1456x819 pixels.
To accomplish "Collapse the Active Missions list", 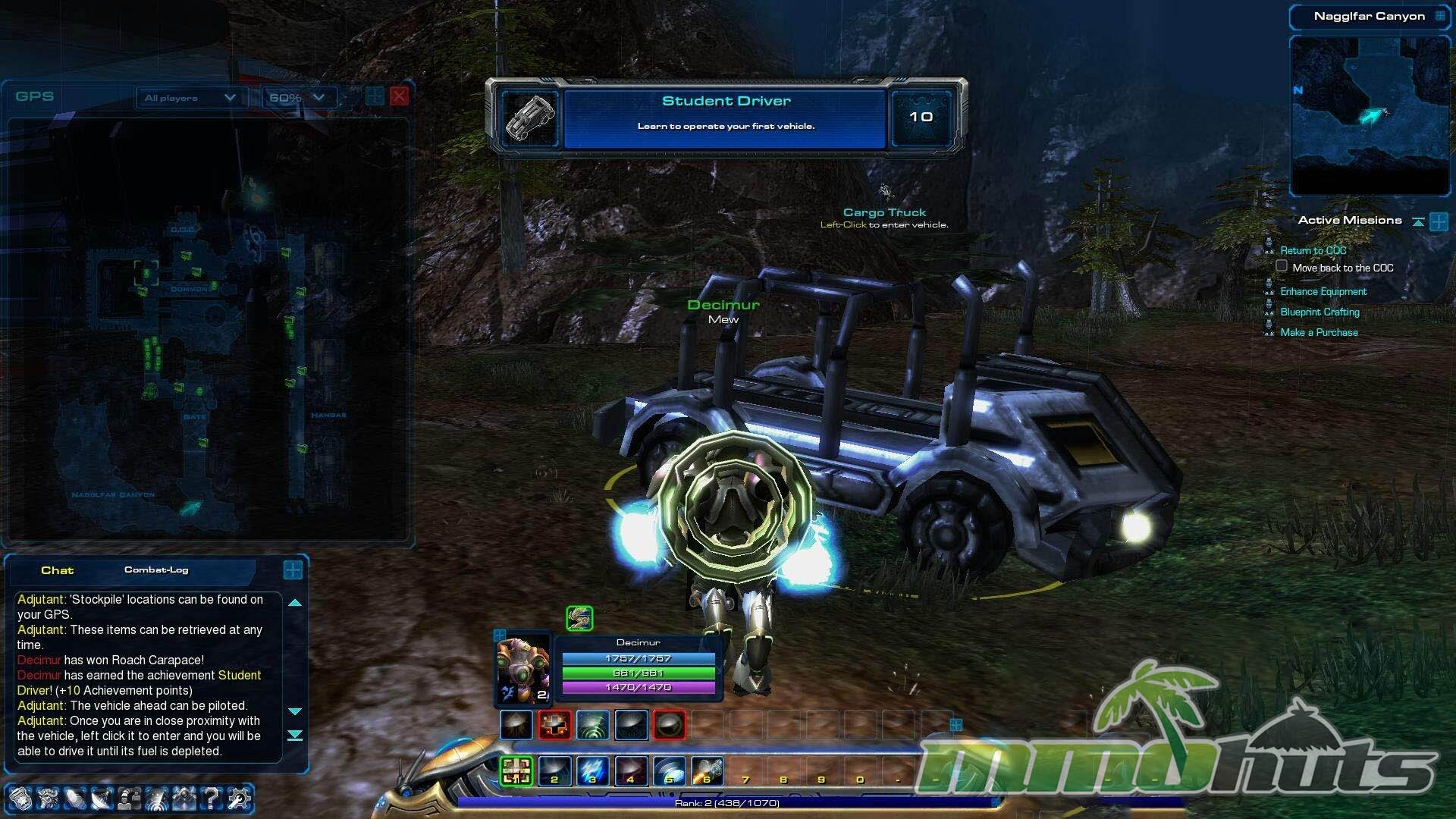I will [x=1418, y=221].
